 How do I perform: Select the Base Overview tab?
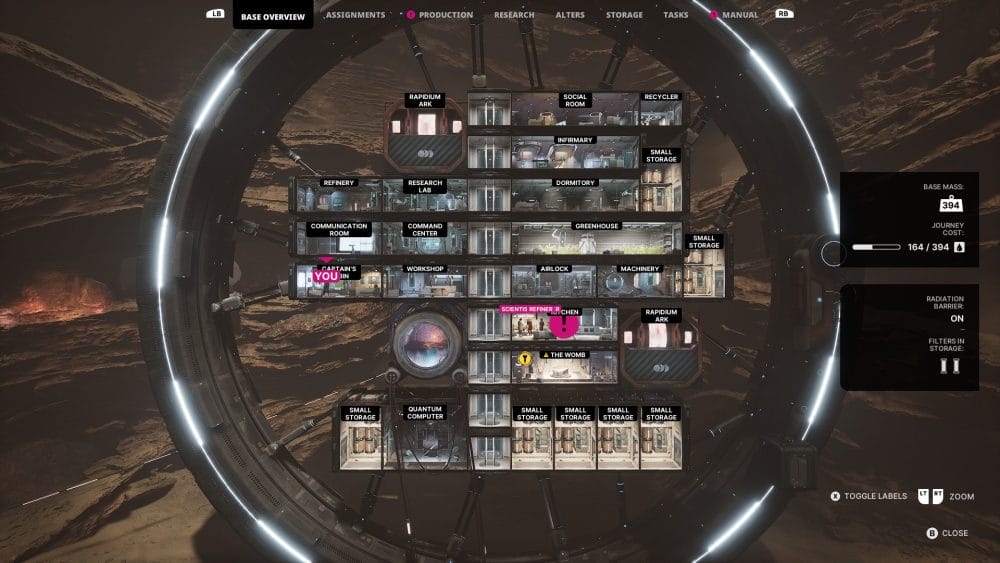pyautogui.click(x=272, y=16)
